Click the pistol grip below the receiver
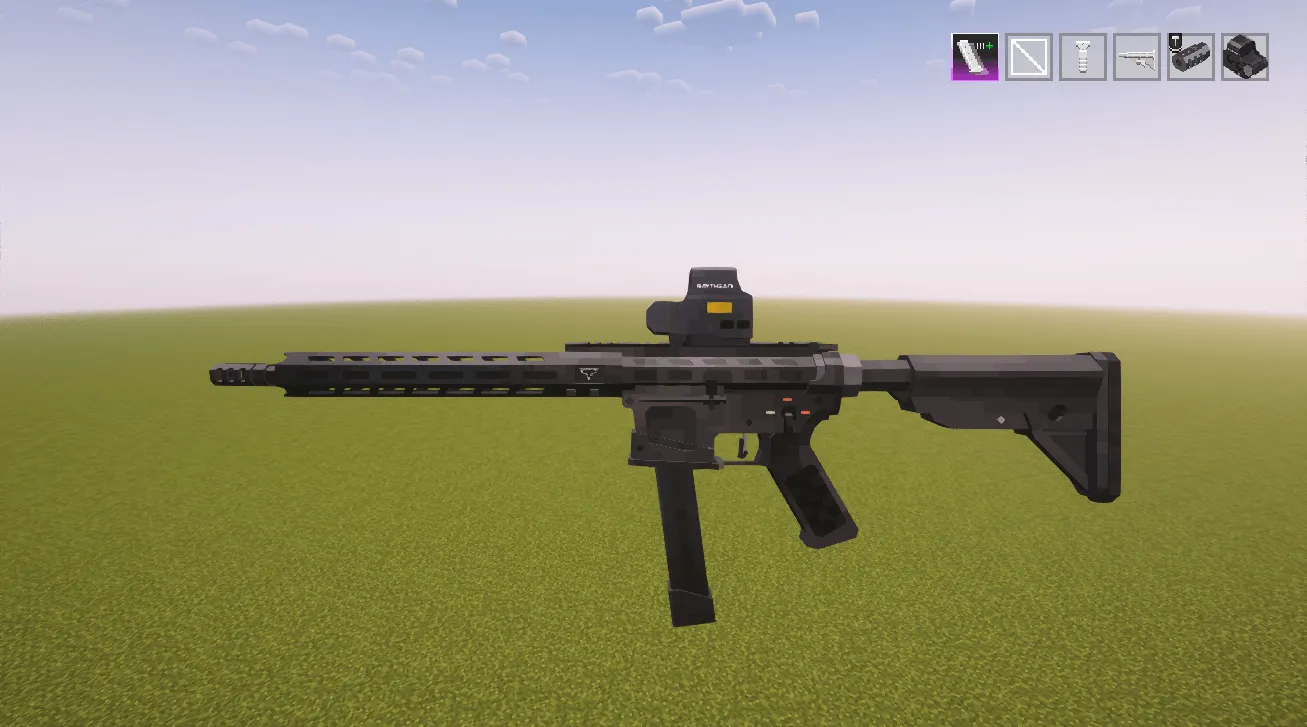This screenshot has width=1307, height=727. tap(815, 500)
